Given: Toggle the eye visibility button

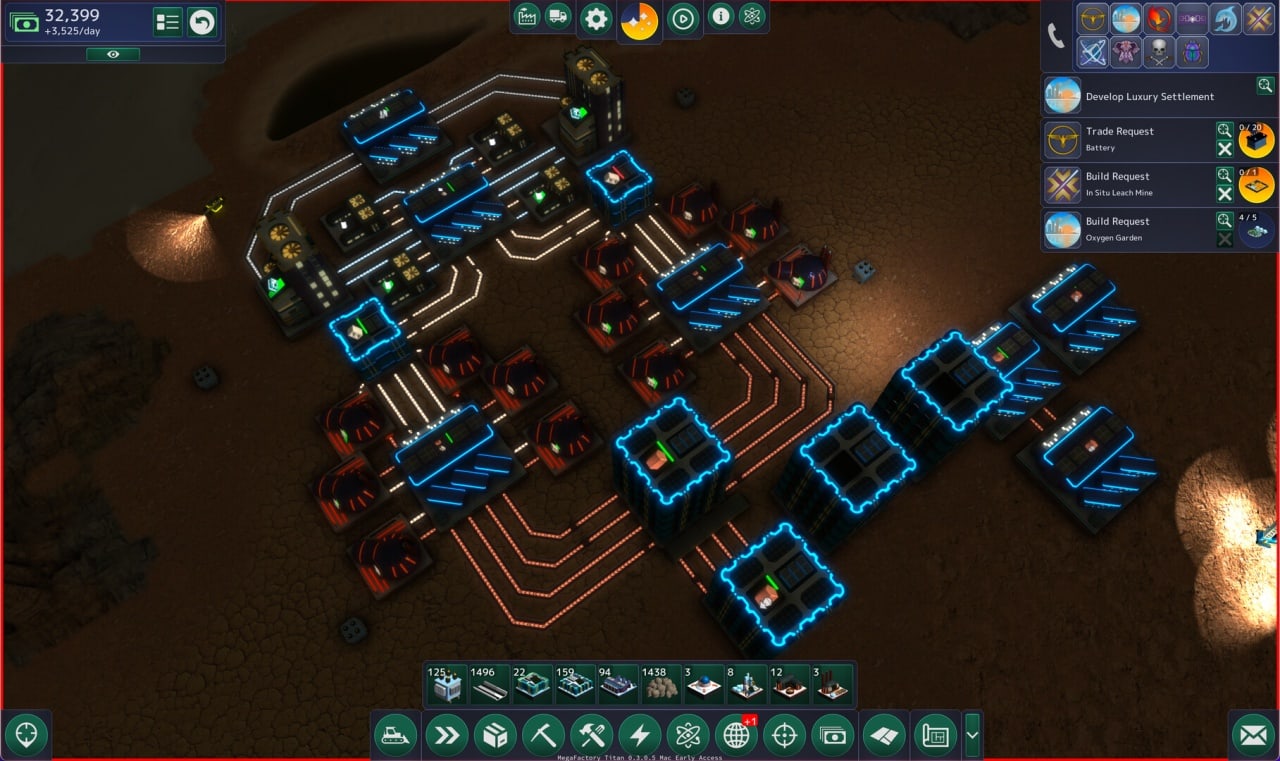Looking at the screenshot, I should tap(113, 54).
